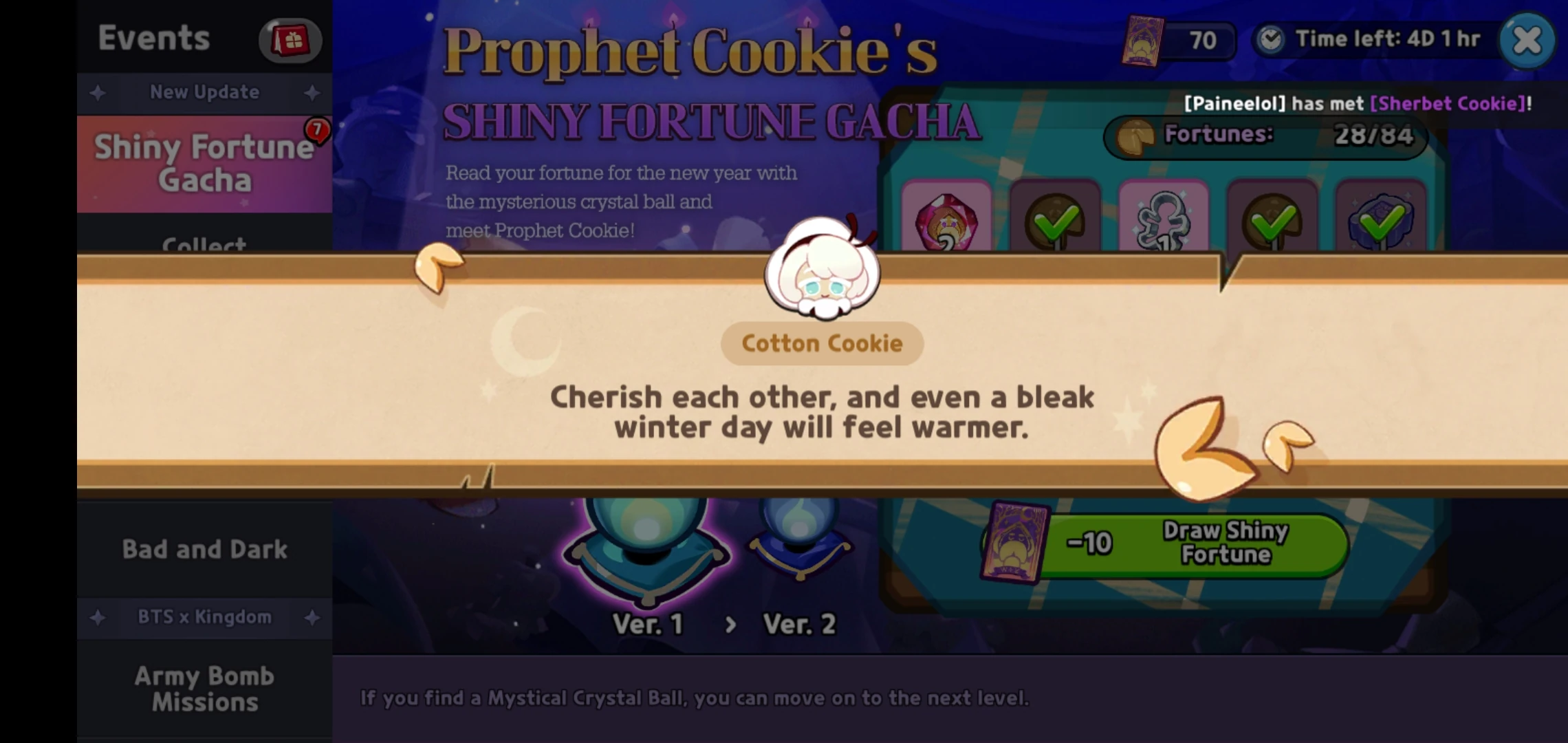Screen dimensions: 1568x743
Task: Open Army Bomb Missions
Action: pyautogui.click(x=204, y=688)
